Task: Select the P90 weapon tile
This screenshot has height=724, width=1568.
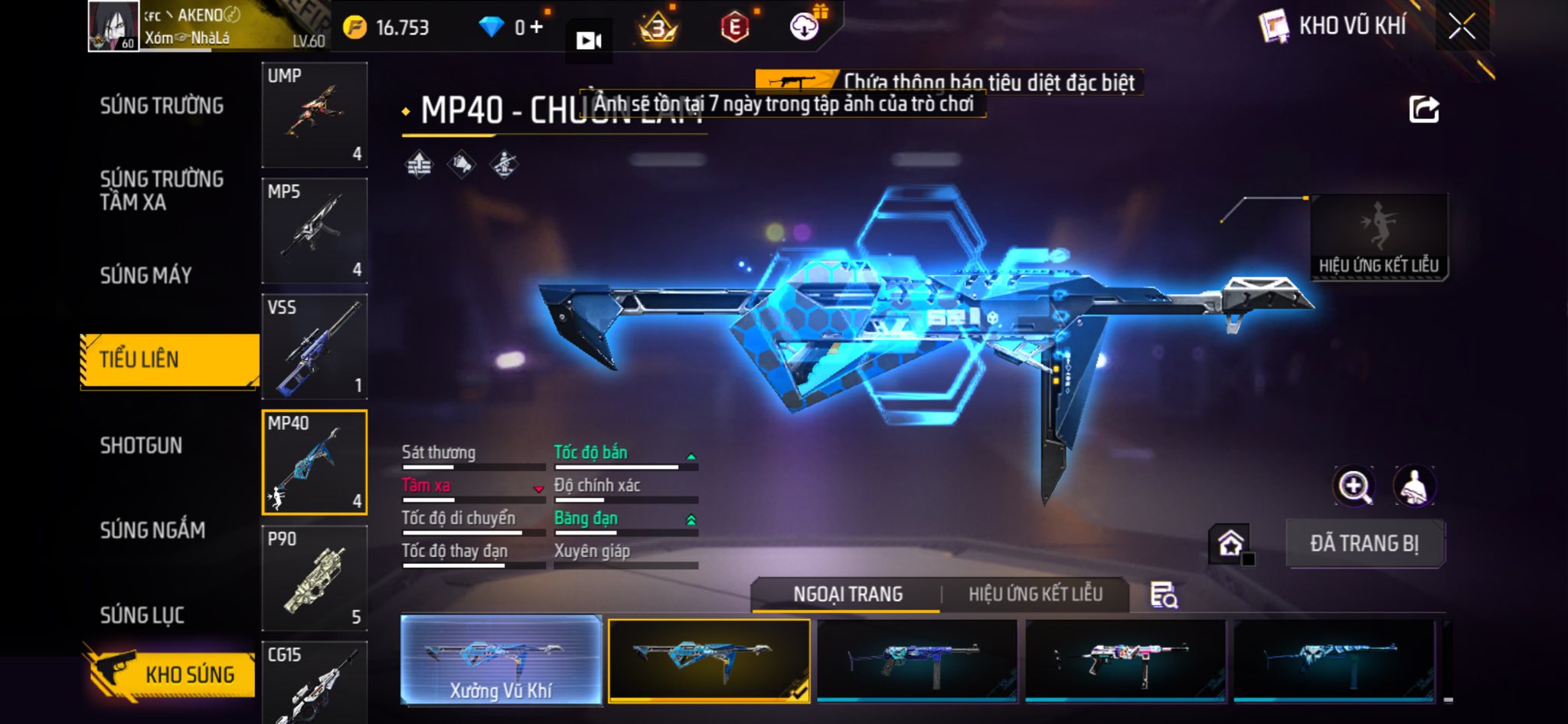Action: coord(314,578)
